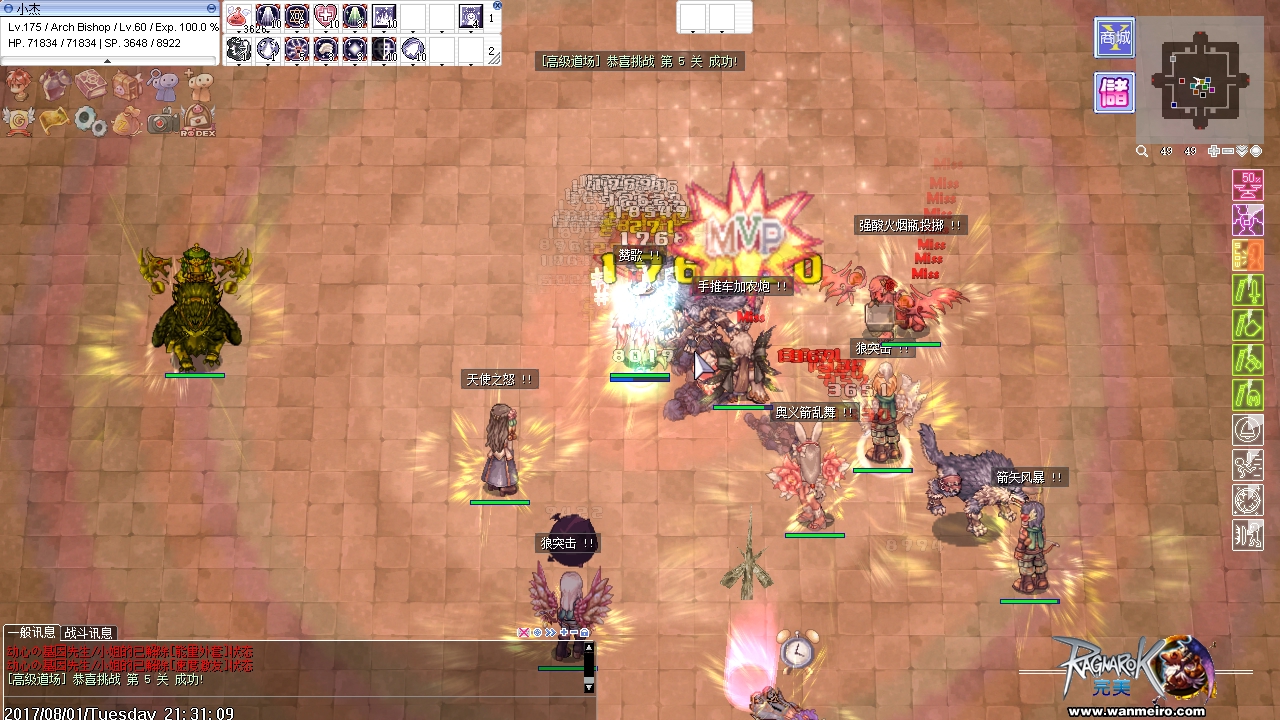Open the 商城 cash shop button
The image size is (1280, 720).
(1114, 38)
